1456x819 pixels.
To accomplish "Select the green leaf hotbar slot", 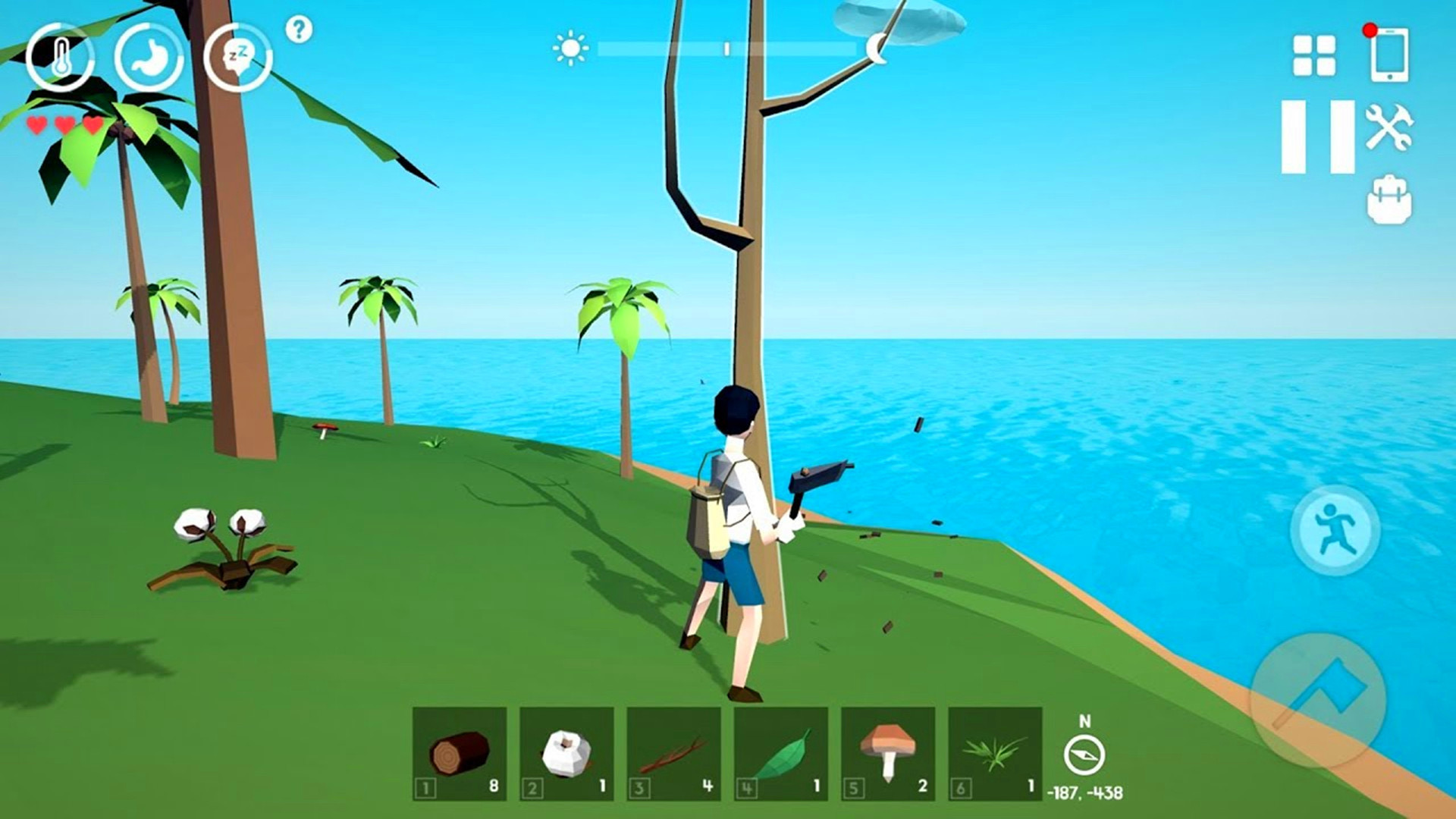I will pos(781,754).
